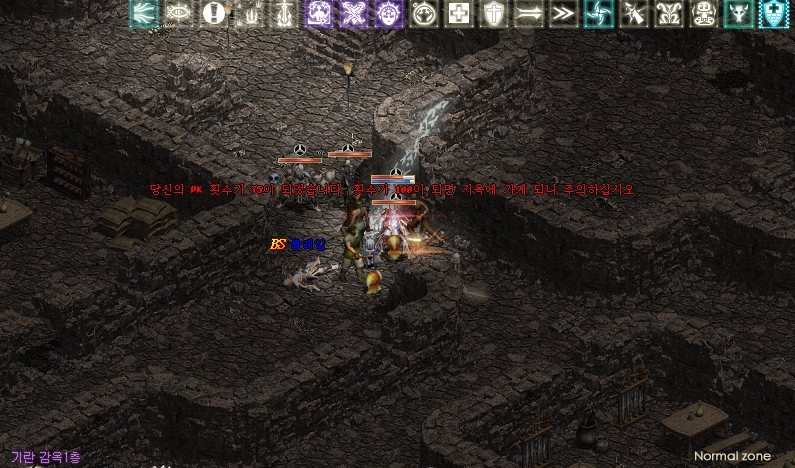Select the eye-shaped buff icon
The width and height of the screenshot is (795, 468).
tap(179, 13)
